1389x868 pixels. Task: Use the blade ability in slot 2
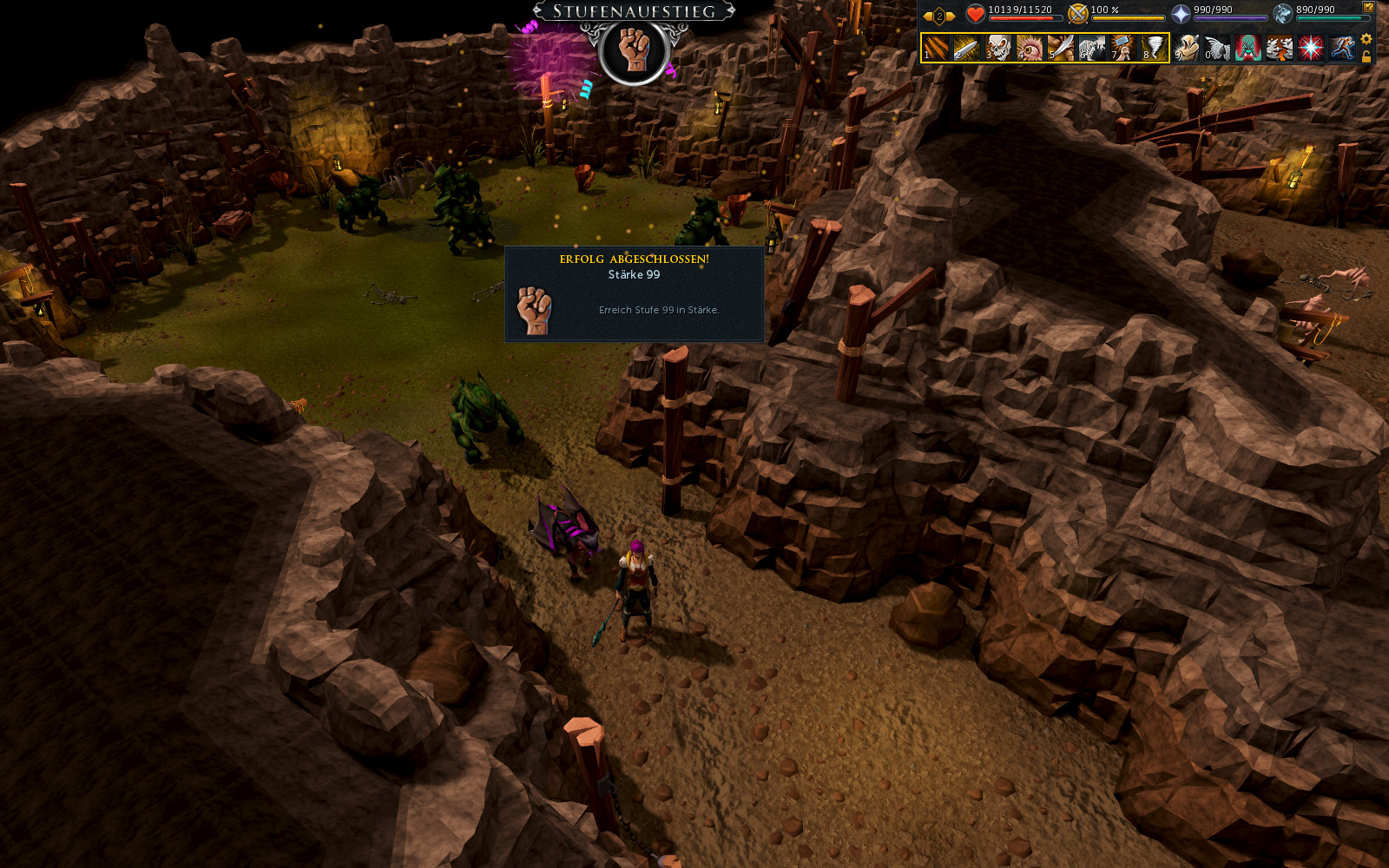point(967,48)
